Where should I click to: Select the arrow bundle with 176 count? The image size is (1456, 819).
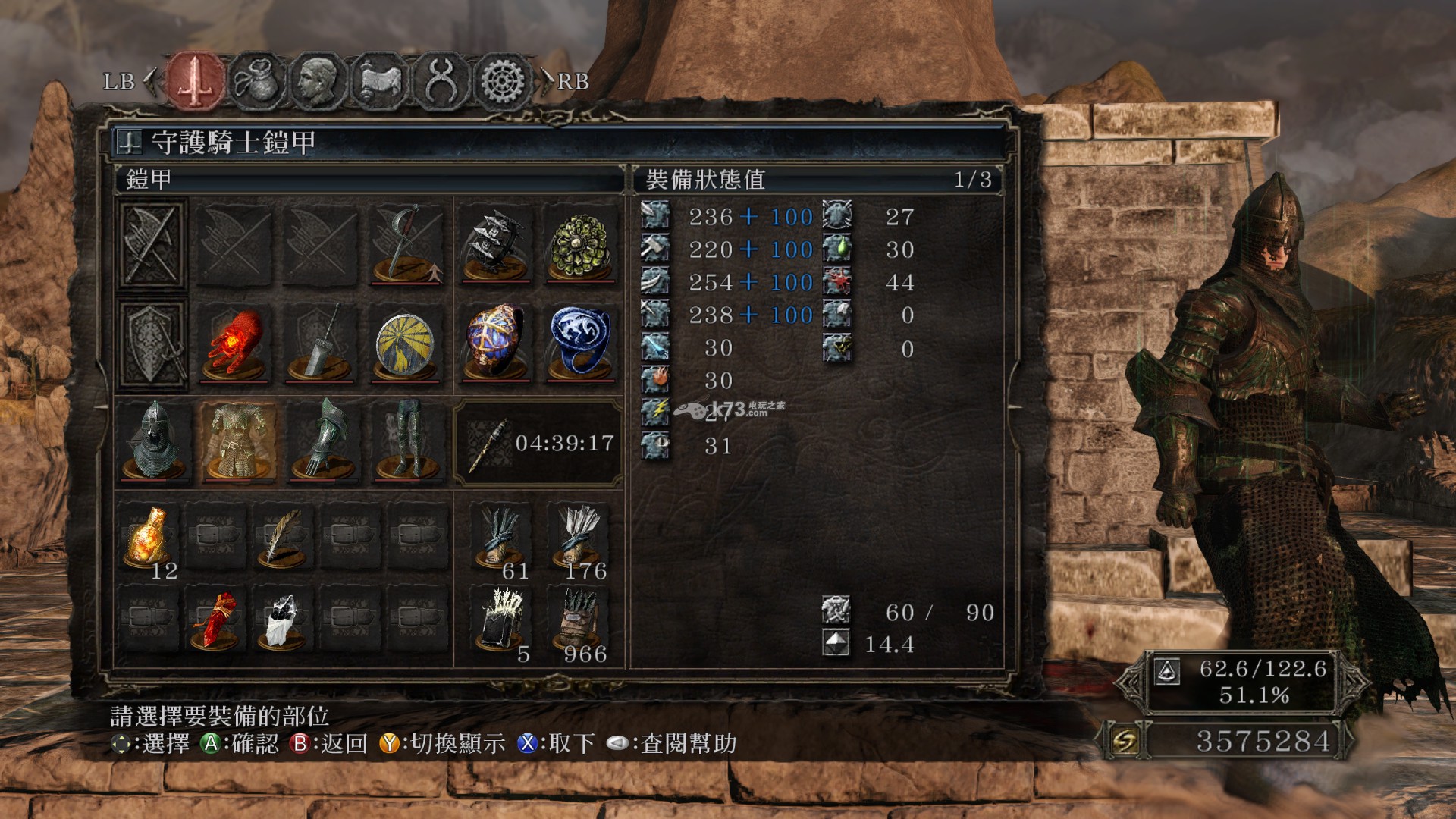pyautogui.click(x=581, y=537)
